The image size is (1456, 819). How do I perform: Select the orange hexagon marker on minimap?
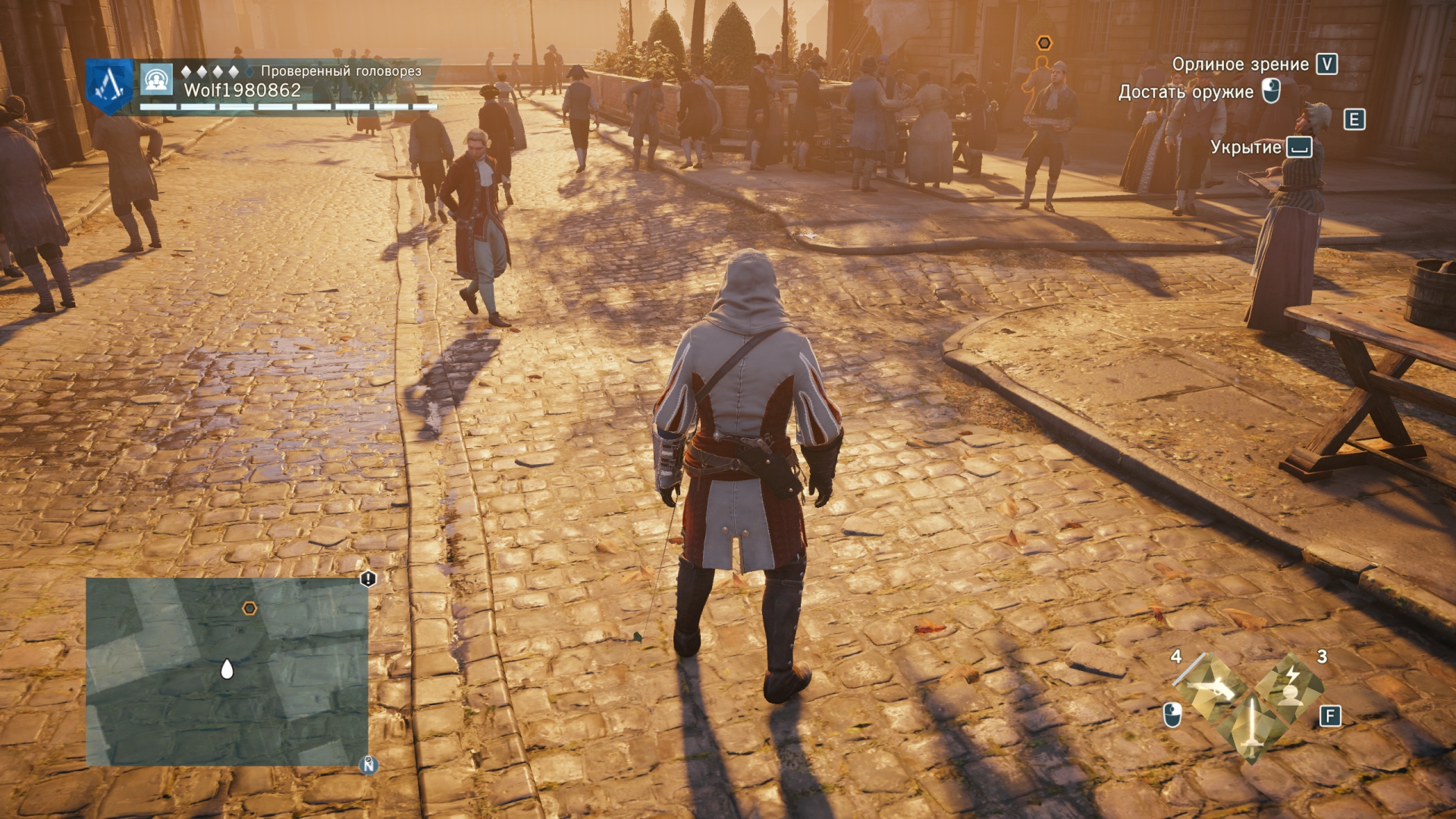click(249, 608)
